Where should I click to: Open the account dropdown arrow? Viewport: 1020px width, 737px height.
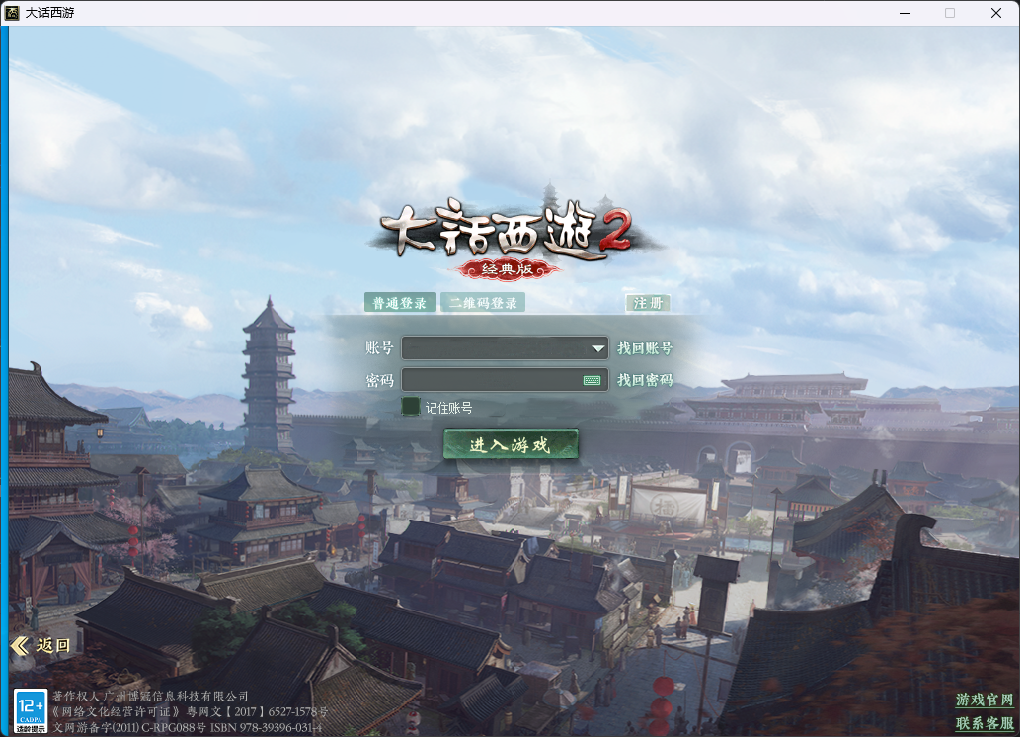click(x=598, y=348)
